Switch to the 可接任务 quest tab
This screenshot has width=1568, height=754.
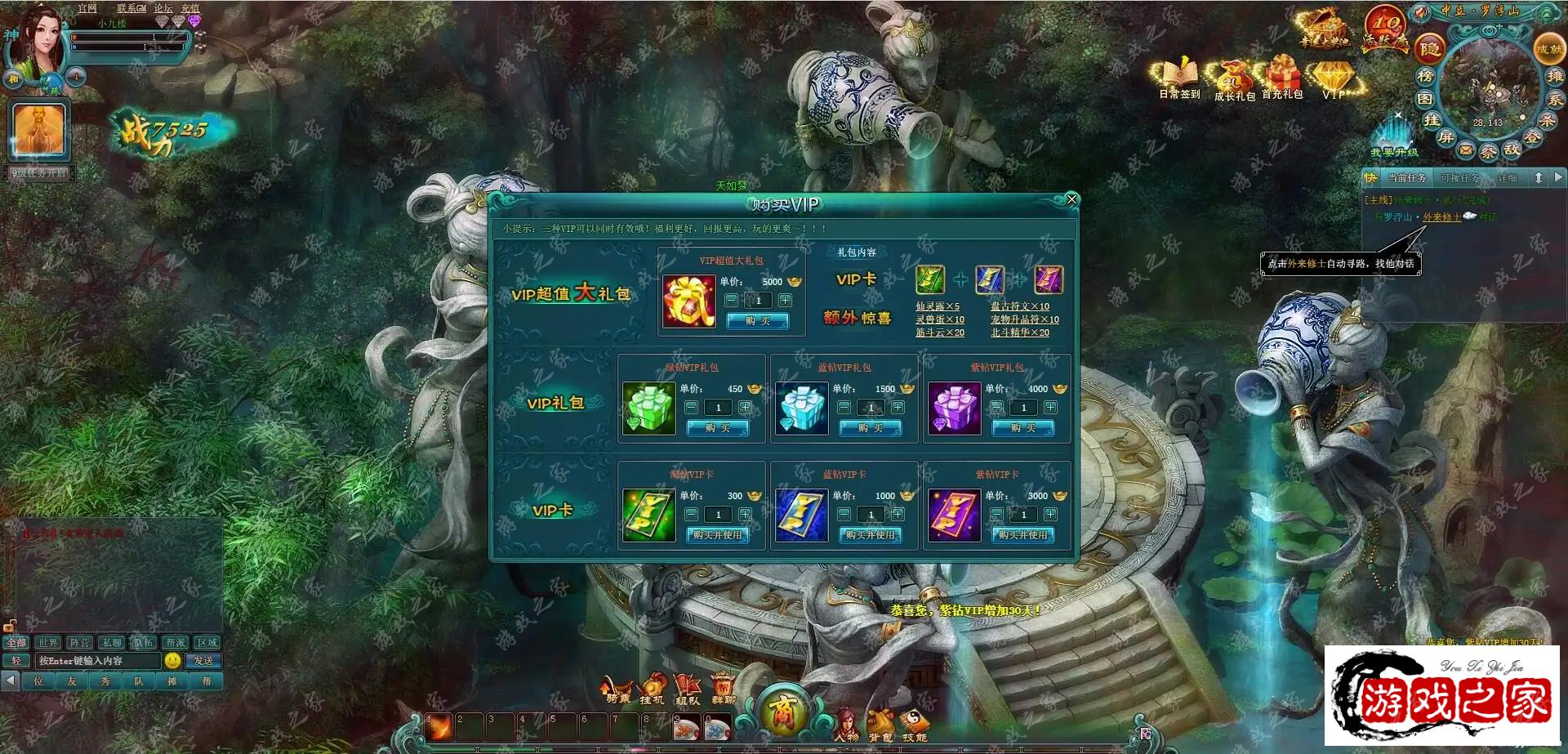pyautogui.click(x=1459, y=178)
